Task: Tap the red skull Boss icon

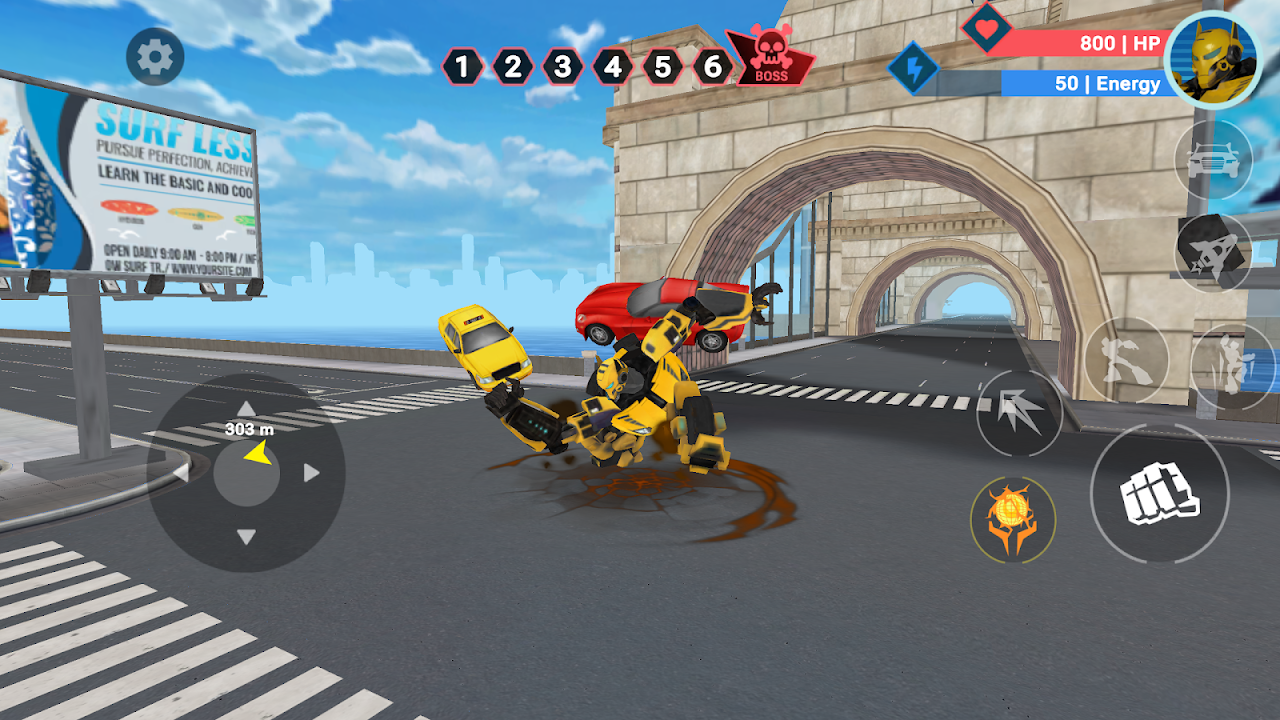Action: point(770,58)
